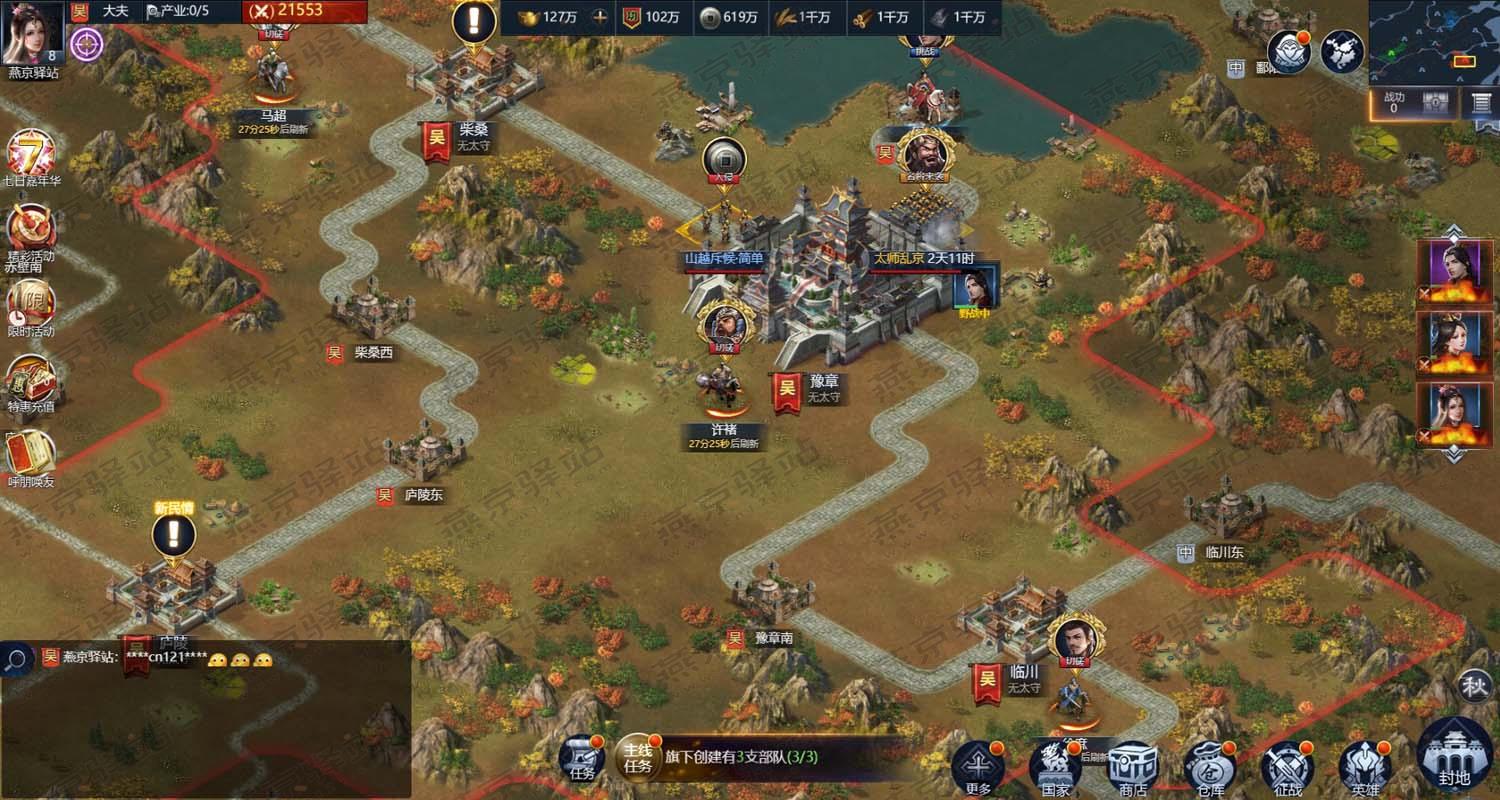
Task: Open the 呼朋唤友 invite friends icon
Action: point(30,453)
